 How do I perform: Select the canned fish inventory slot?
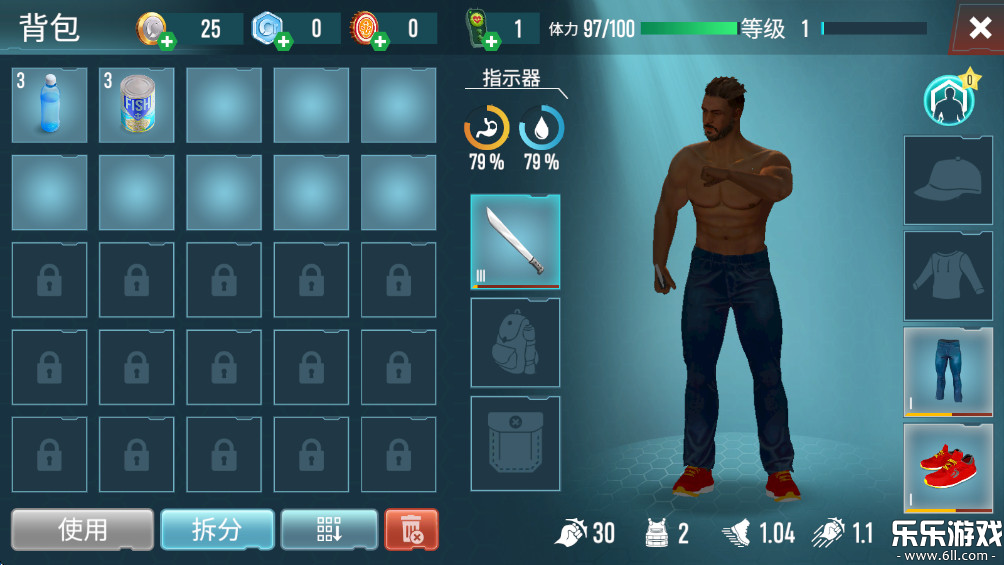[137, 105]
